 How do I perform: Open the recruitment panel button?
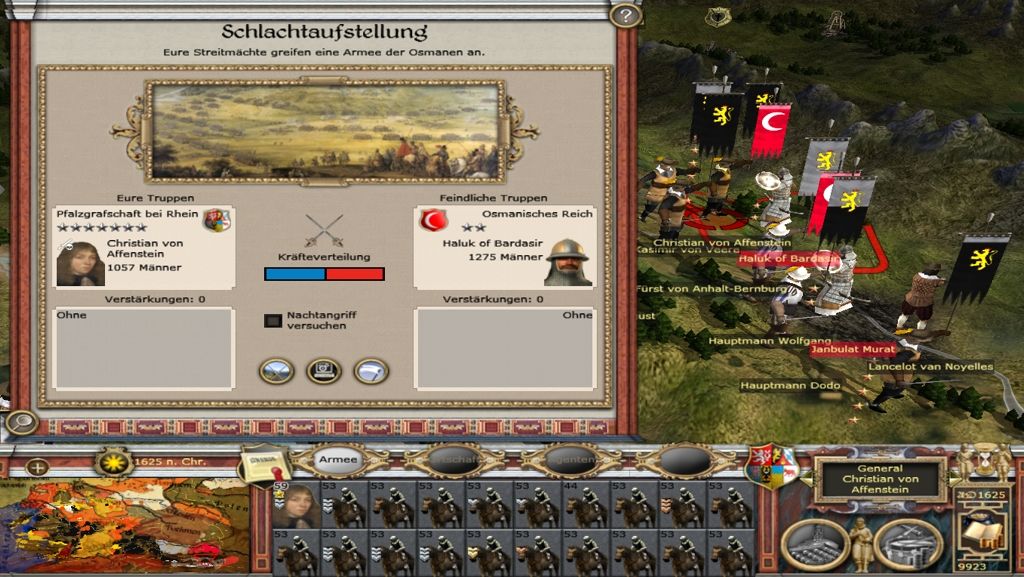(907, 543)
